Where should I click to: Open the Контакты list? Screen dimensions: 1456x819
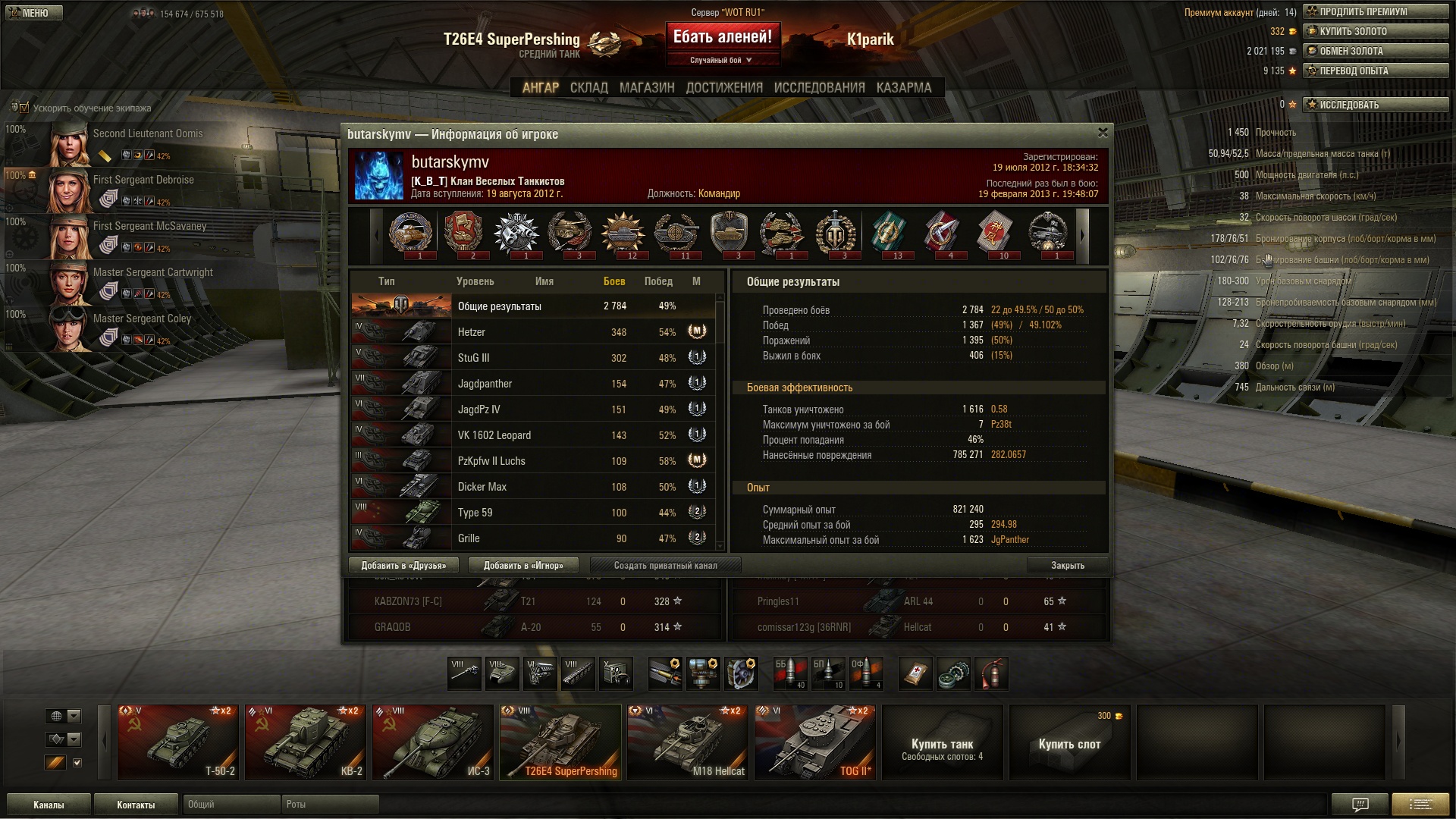136,805
